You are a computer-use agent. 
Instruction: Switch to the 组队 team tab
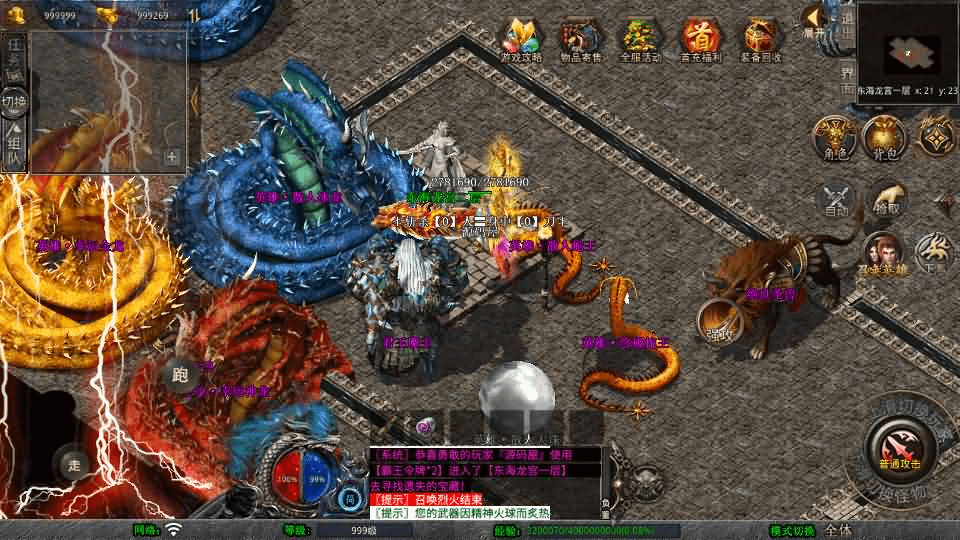click(x=14, y=145)
